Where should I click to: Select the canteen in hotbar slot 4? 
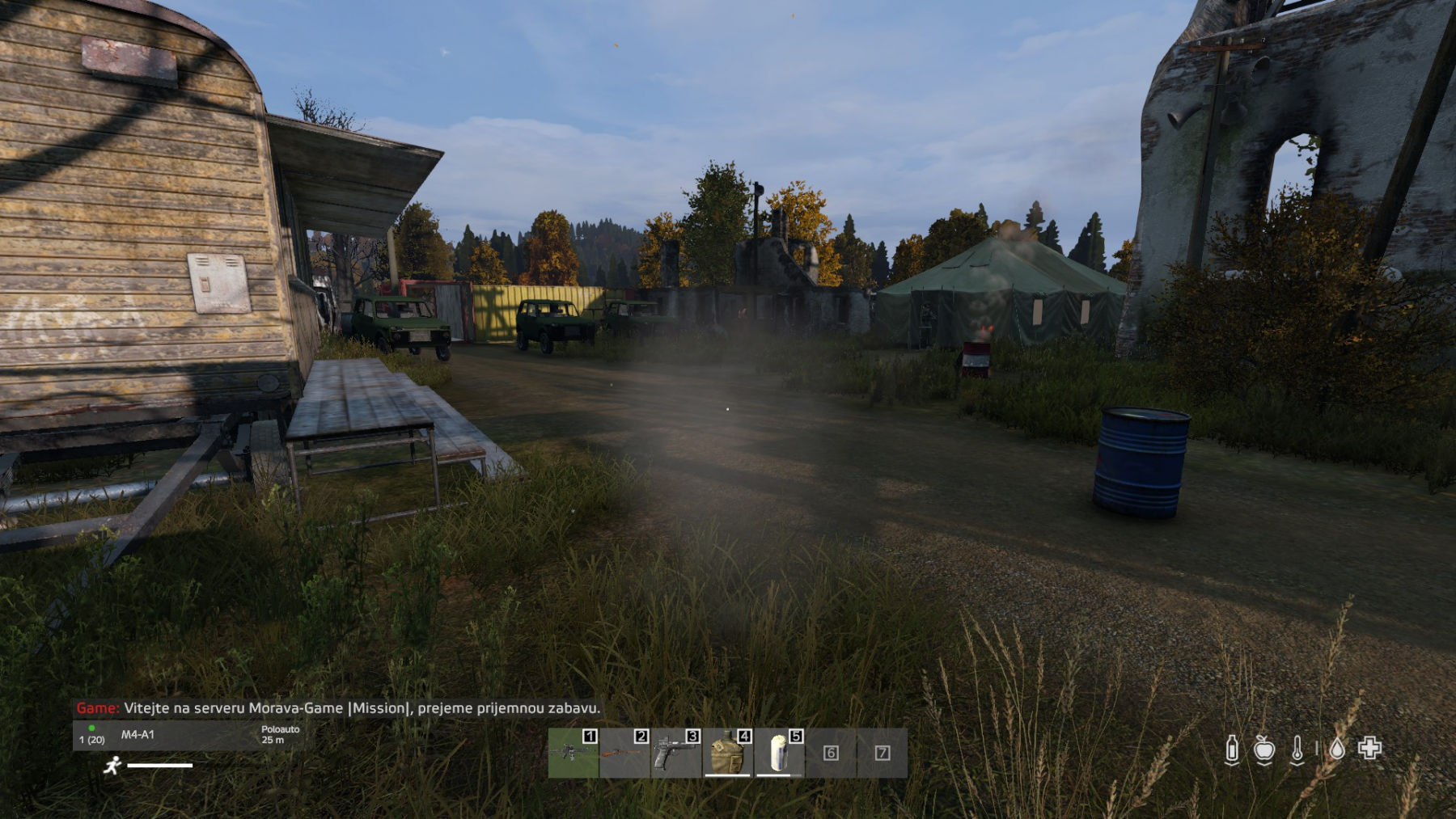coord(727,753)
